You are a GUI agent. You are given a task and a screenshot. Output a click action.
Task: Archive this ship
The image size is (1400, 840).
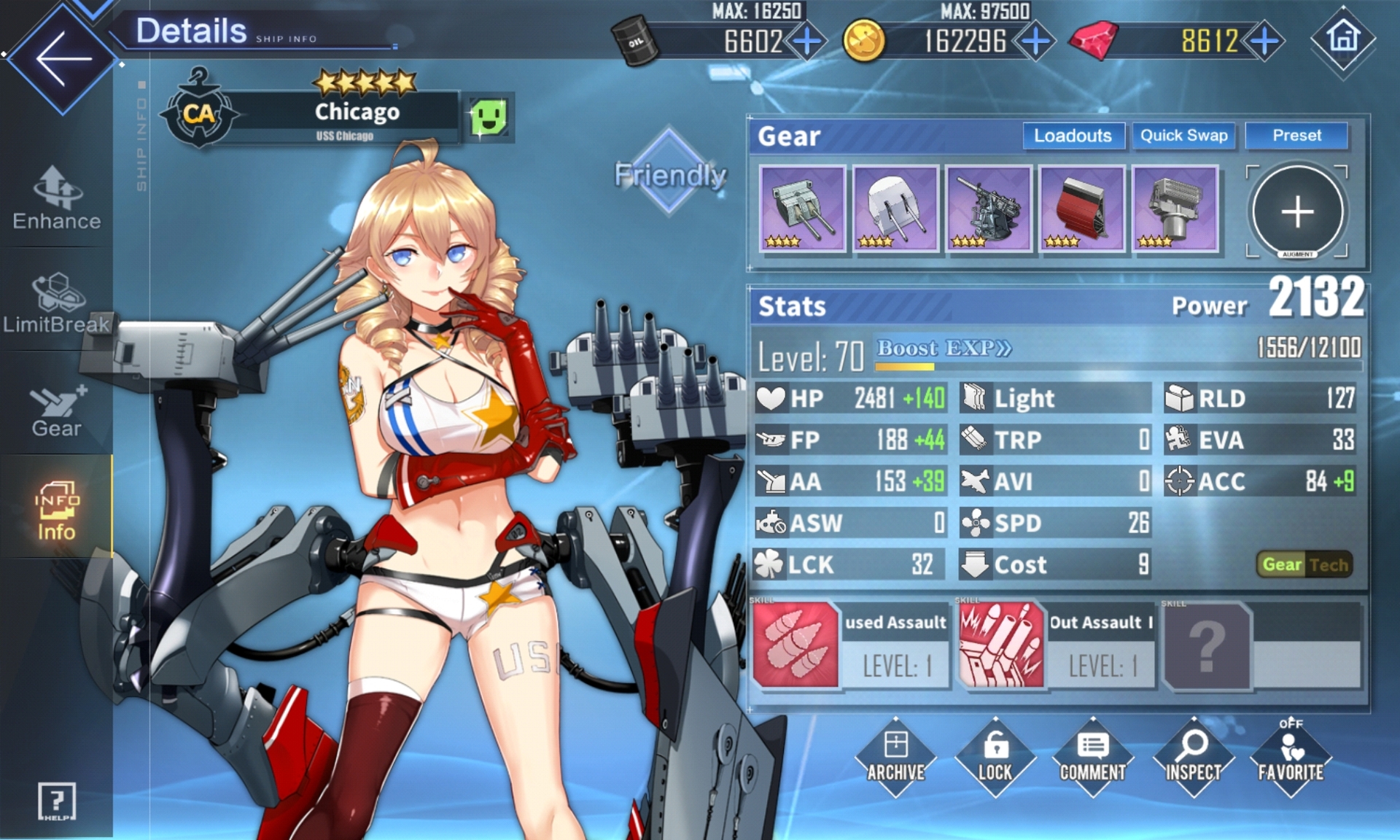pos(895,757)
